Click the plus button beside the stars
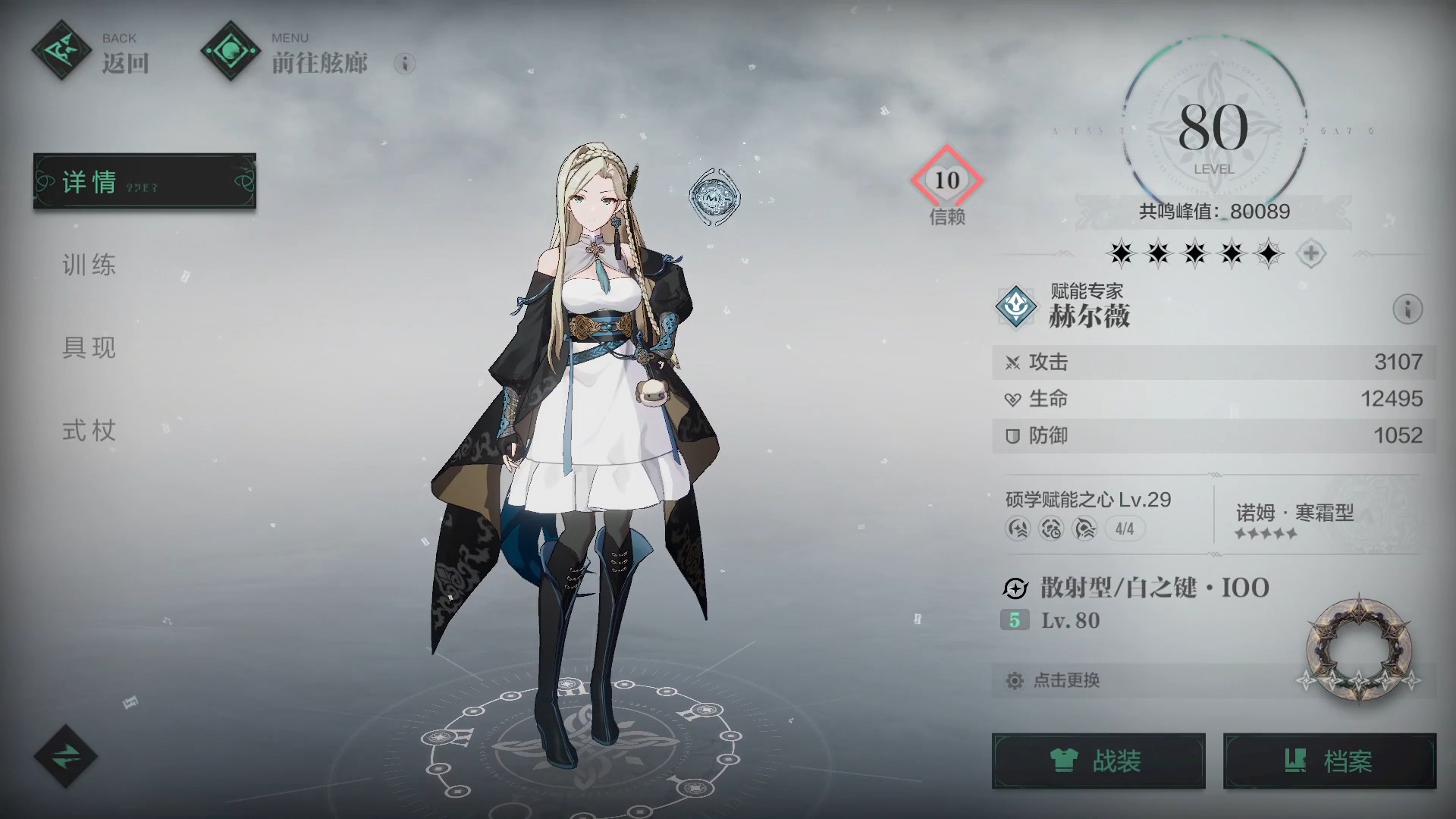Image resolution: width=1456 pixels, height=819 pixels. coord(1311,253)
